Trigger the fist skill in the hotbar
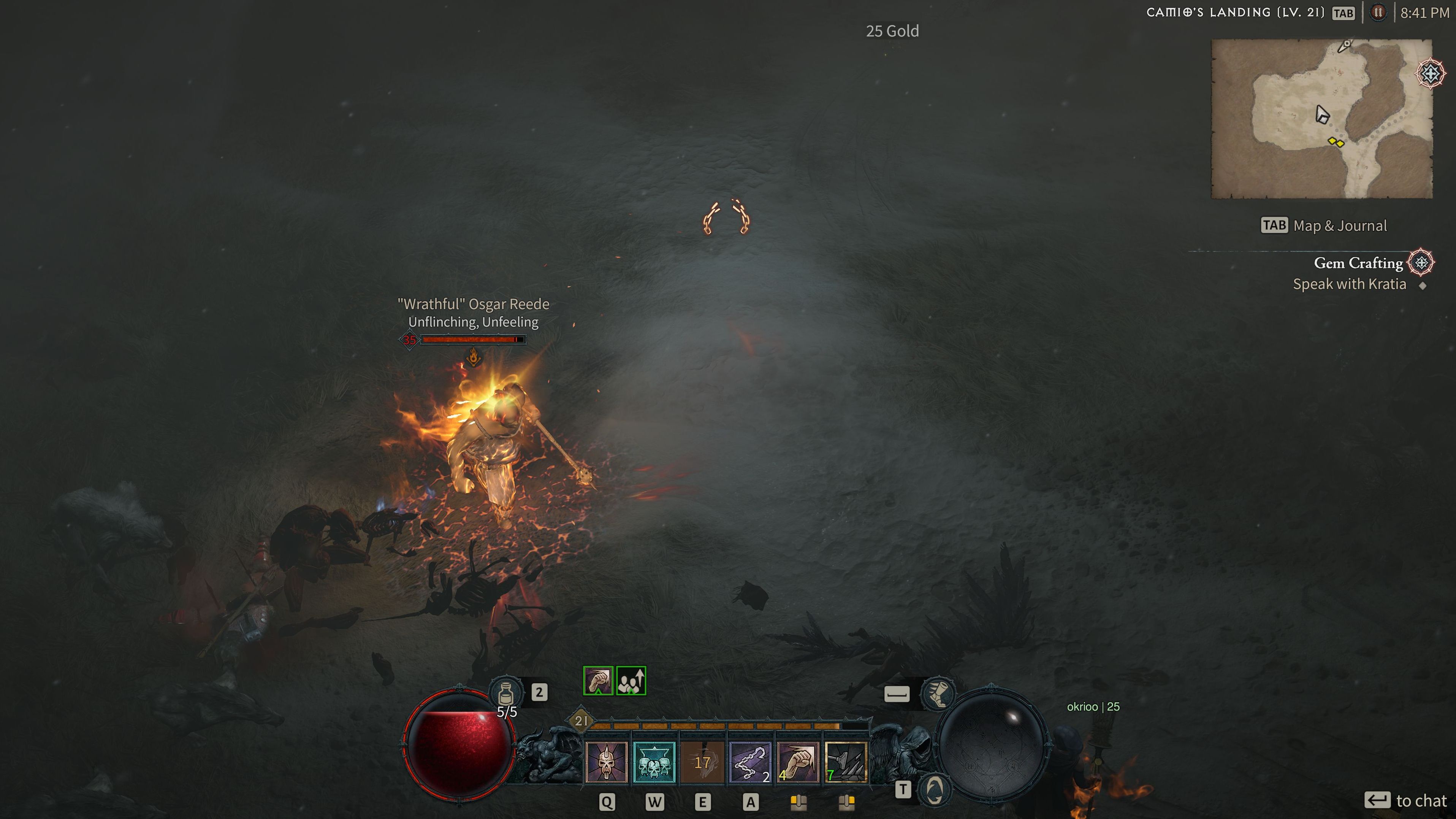The height and width of the screenshot is (819, 1456). pos(797,762)
